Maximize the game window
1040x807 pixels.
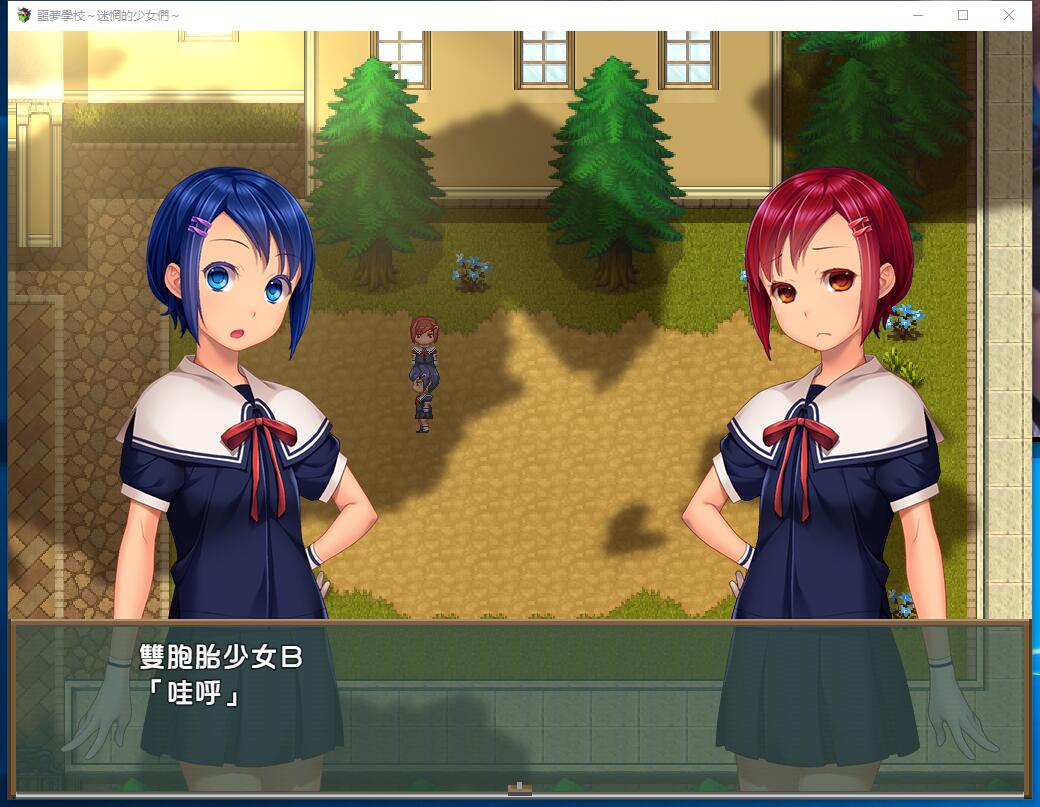963,15
